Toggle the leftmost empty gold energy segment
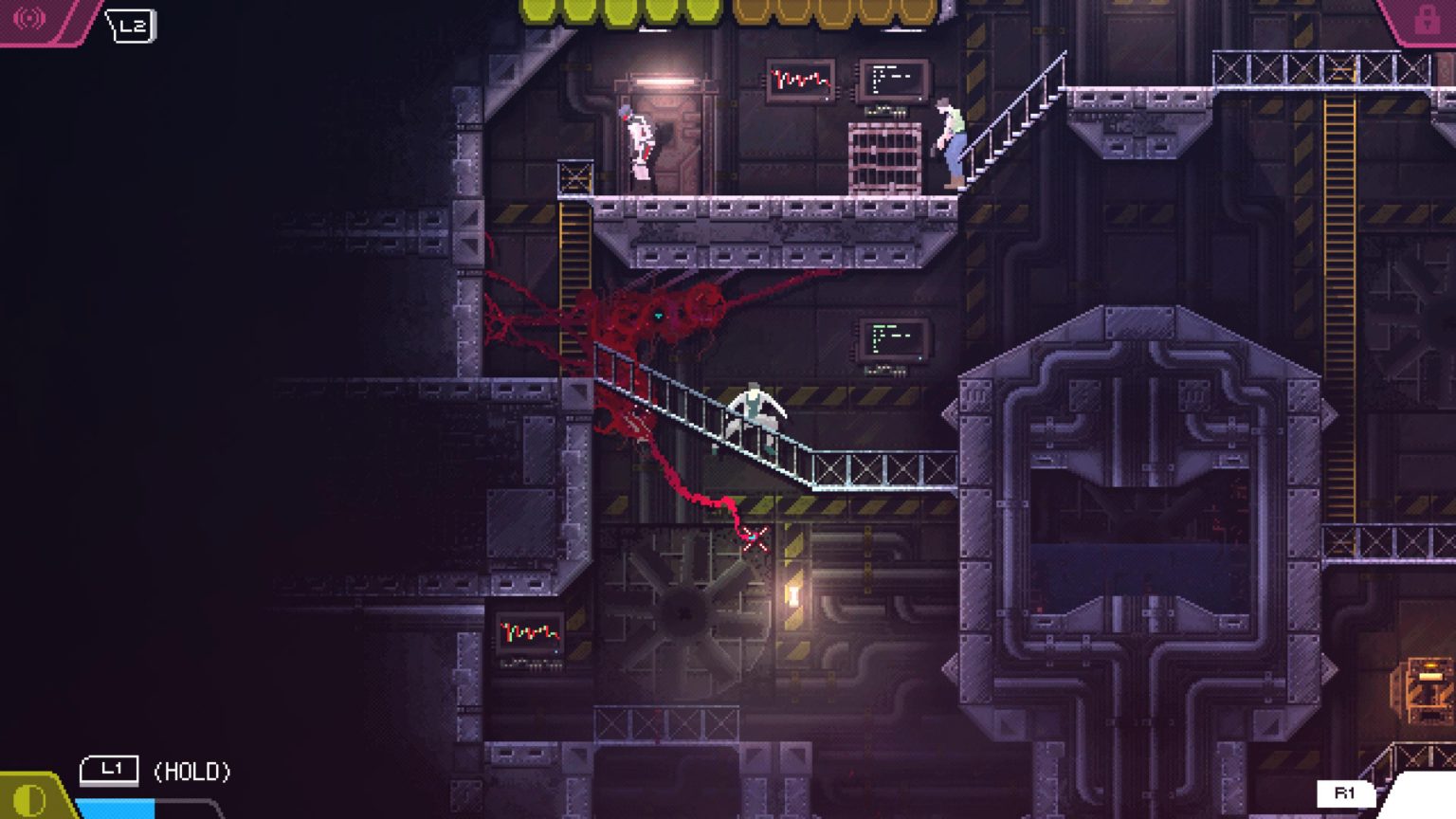Screen dimensions: 1456x819 753,12
